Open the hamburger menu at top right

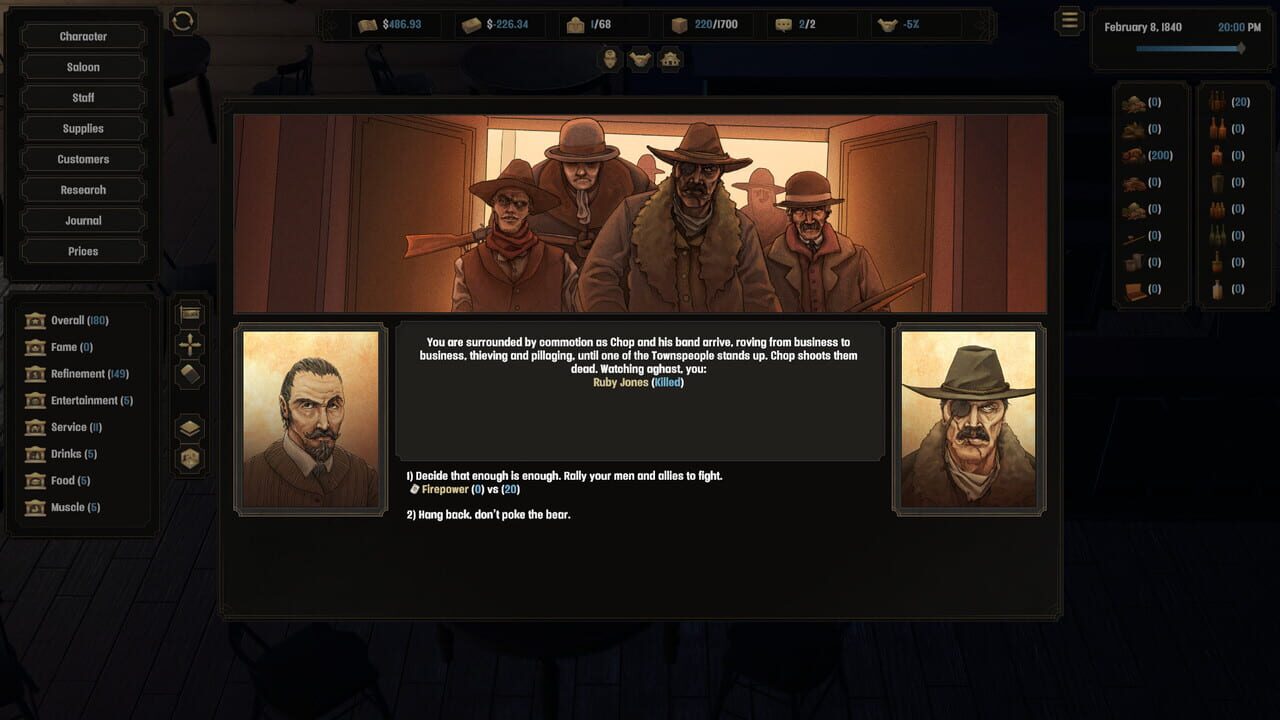tap(1069, 20)
